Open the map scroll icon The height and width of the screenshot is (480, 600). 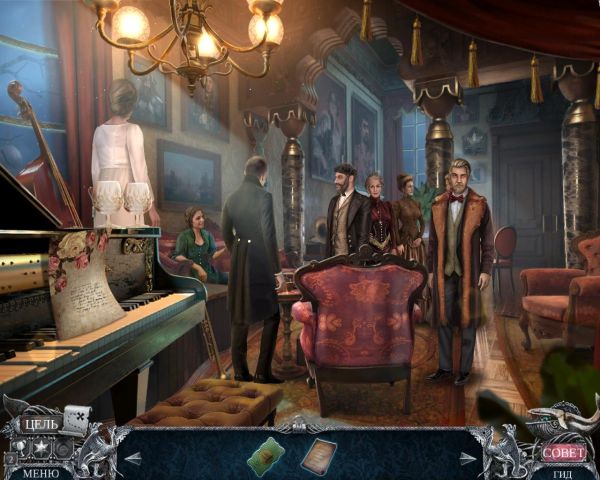(x=78, y=420)
